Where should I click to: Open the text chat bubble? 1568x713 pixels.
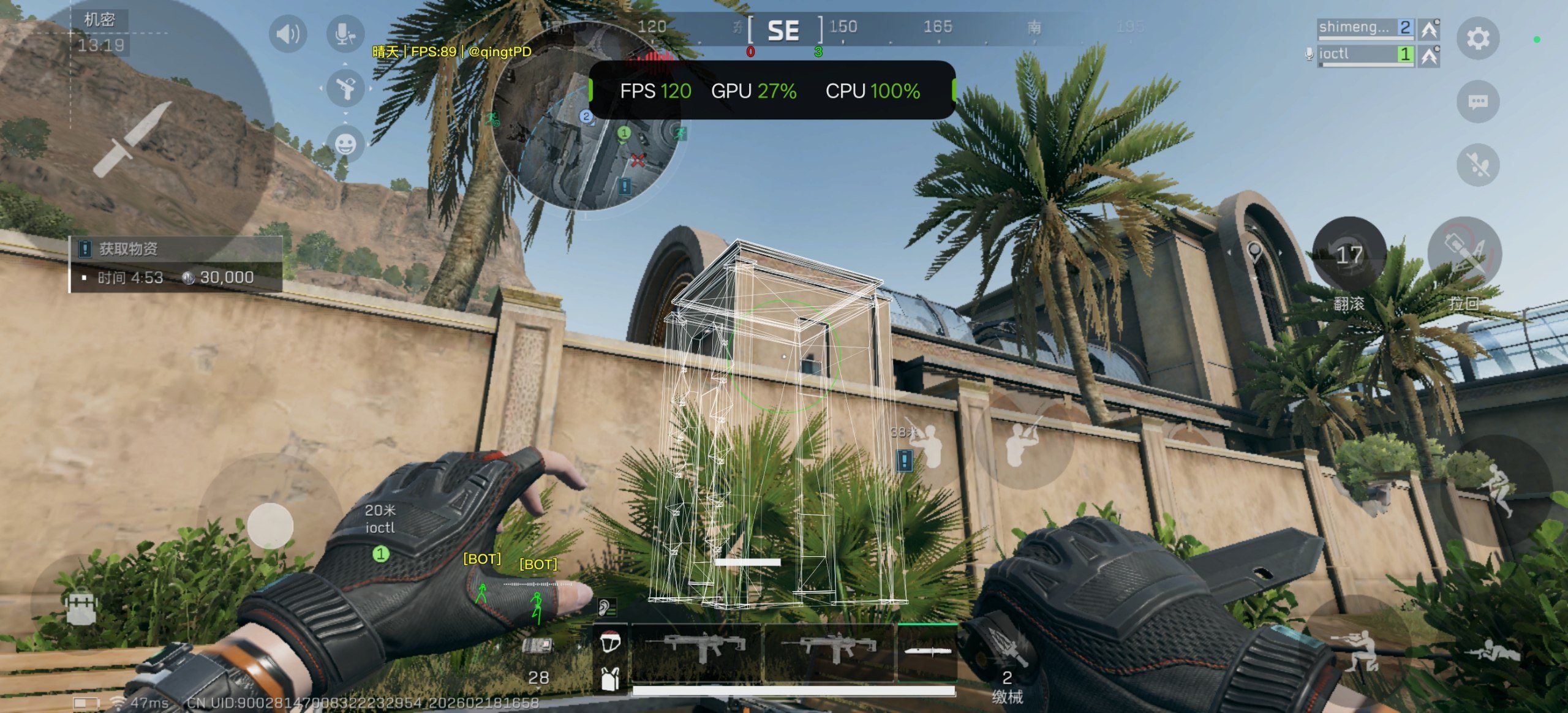click(x=1477, y=101)
